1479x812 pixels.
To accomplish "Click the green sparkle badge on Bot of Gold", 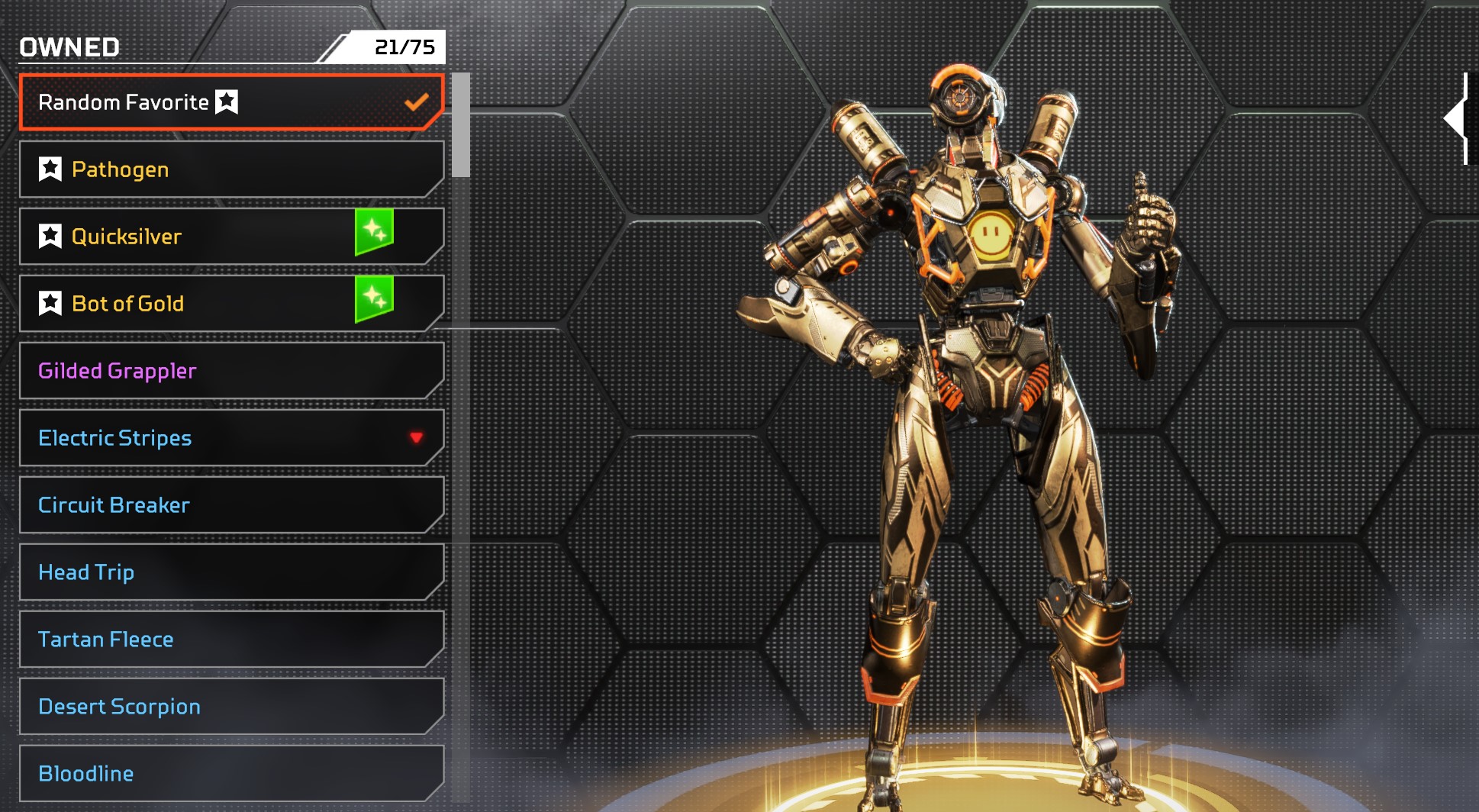I will click(x=374, y=298).
